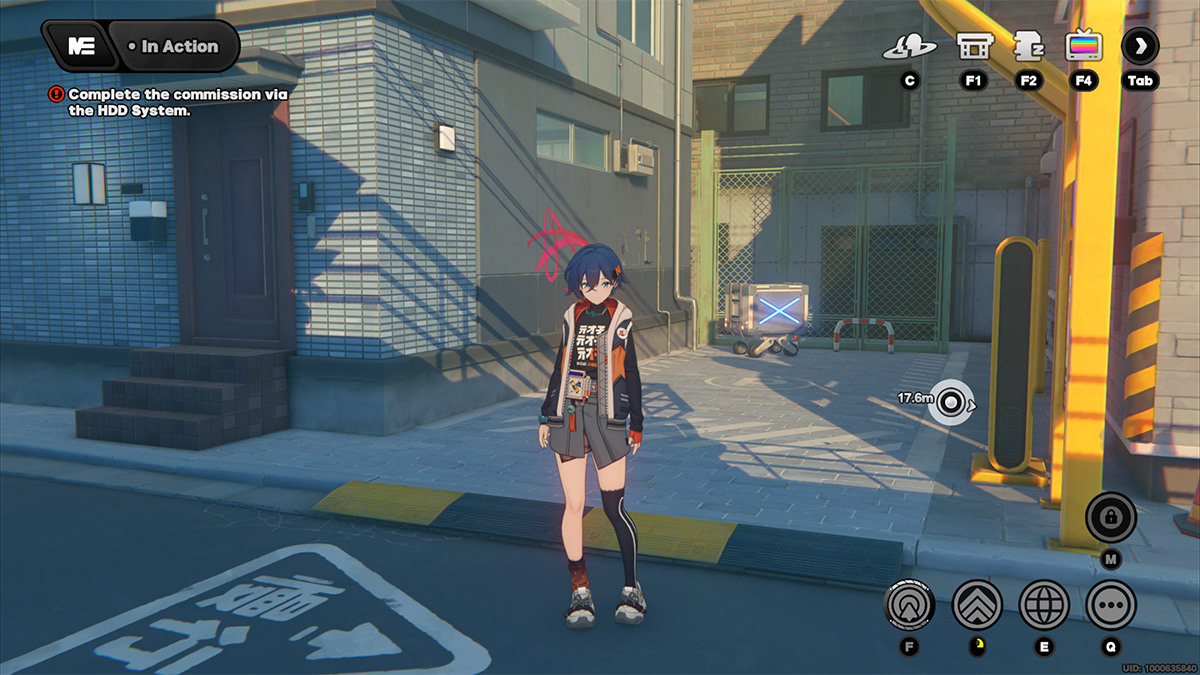Expand the top menu with the arrow button

click(1140, 46)
